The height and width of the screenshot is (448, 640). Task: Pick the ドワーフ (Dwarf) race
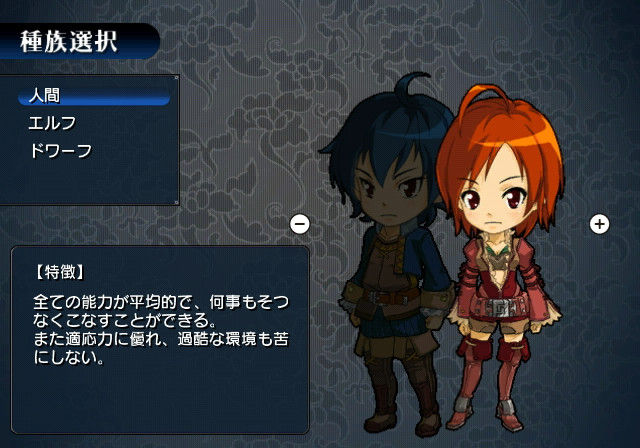click(x=60, y=150)
